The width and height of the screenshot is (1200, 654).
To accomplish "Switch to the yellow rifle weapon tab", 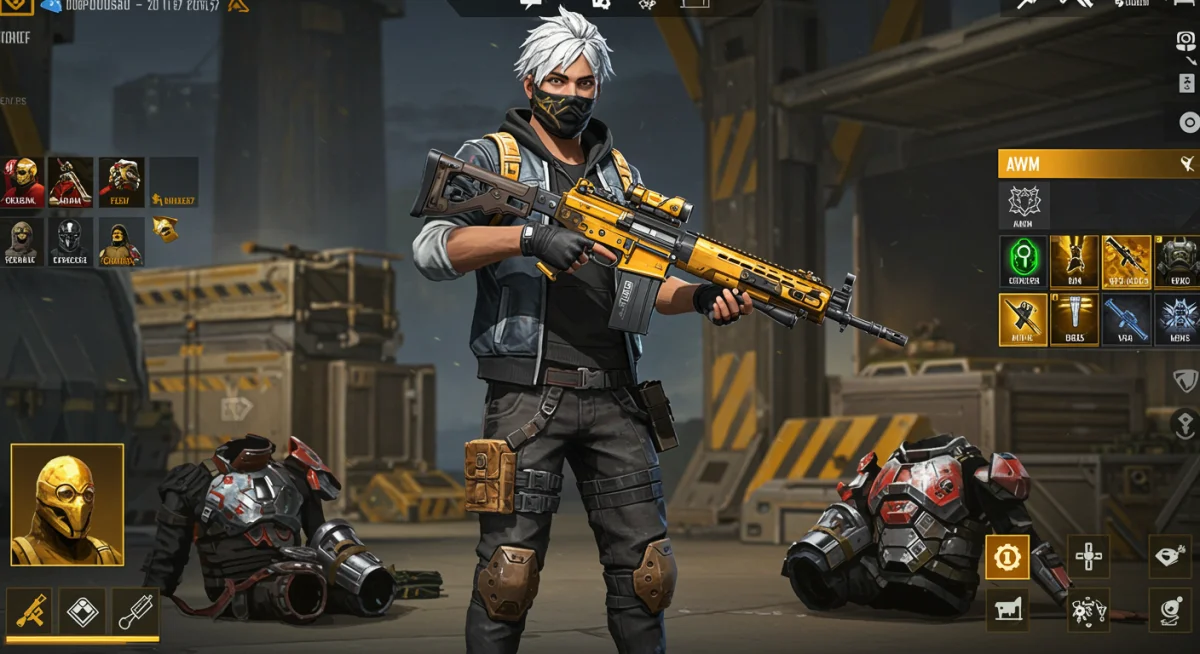I will (29, 610).
